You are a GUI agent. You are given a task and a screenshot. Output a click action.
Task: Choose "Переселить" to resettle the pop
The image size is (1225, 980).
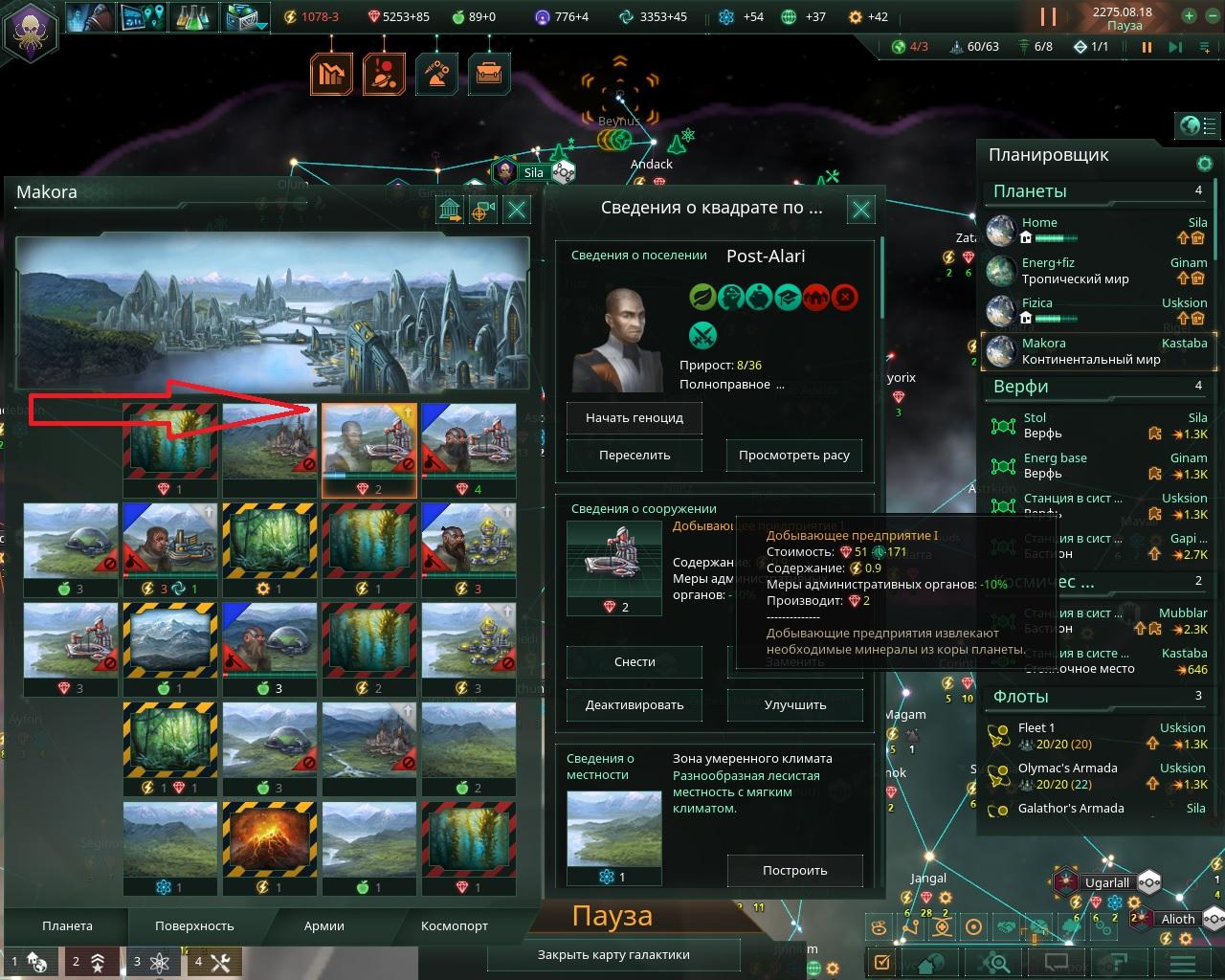(x=635, y=456)
